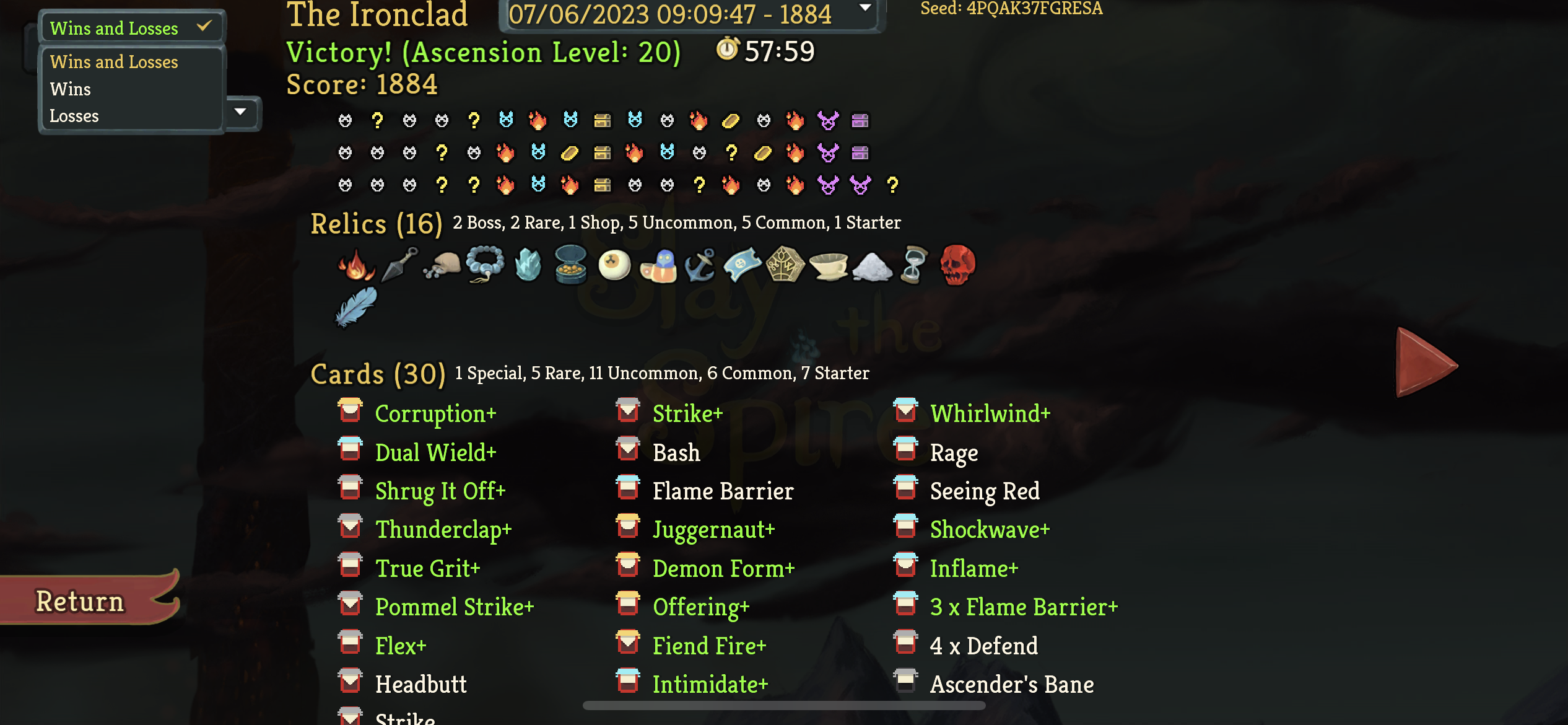Viewport: 1568px width, 725px height.
Task: Select the hourglass relic icon
Action: [915, 266]
